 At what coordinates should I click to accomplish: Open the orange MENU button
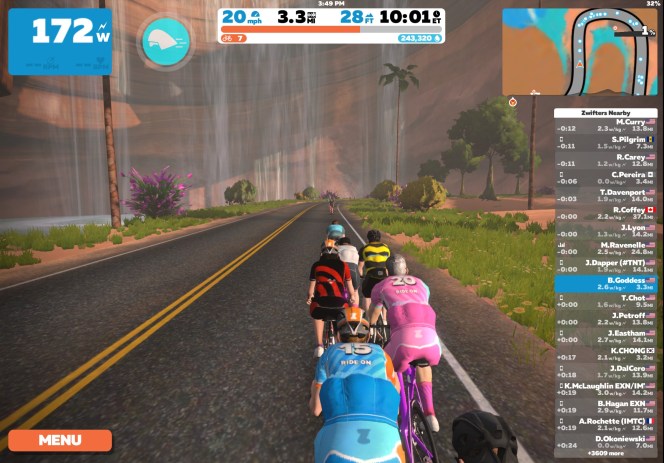tap(60, 439)
